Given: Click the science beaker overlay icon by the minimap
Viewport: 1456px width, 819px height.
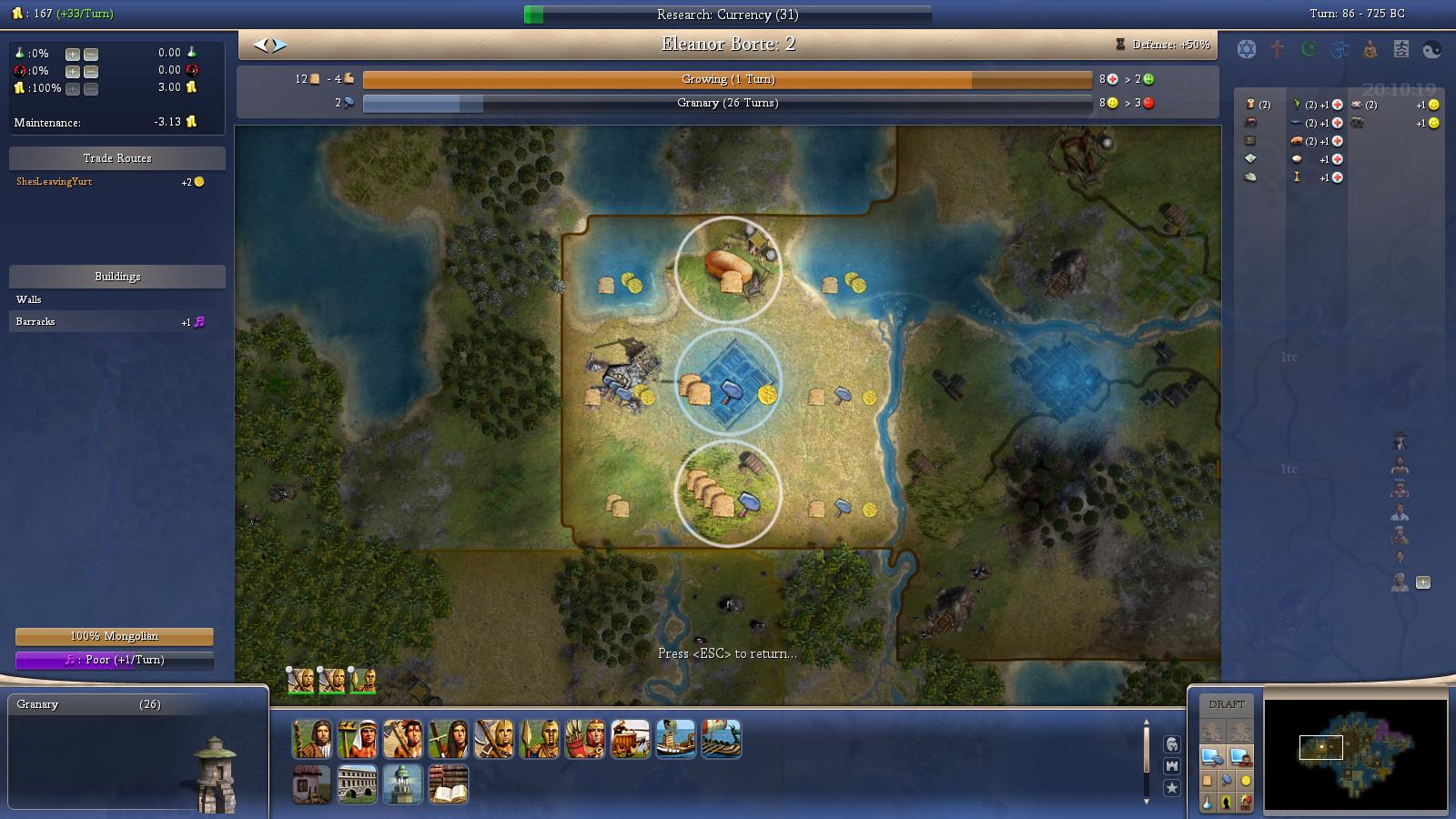Looking at the screenshot, I should click(x=1208, y=803).
